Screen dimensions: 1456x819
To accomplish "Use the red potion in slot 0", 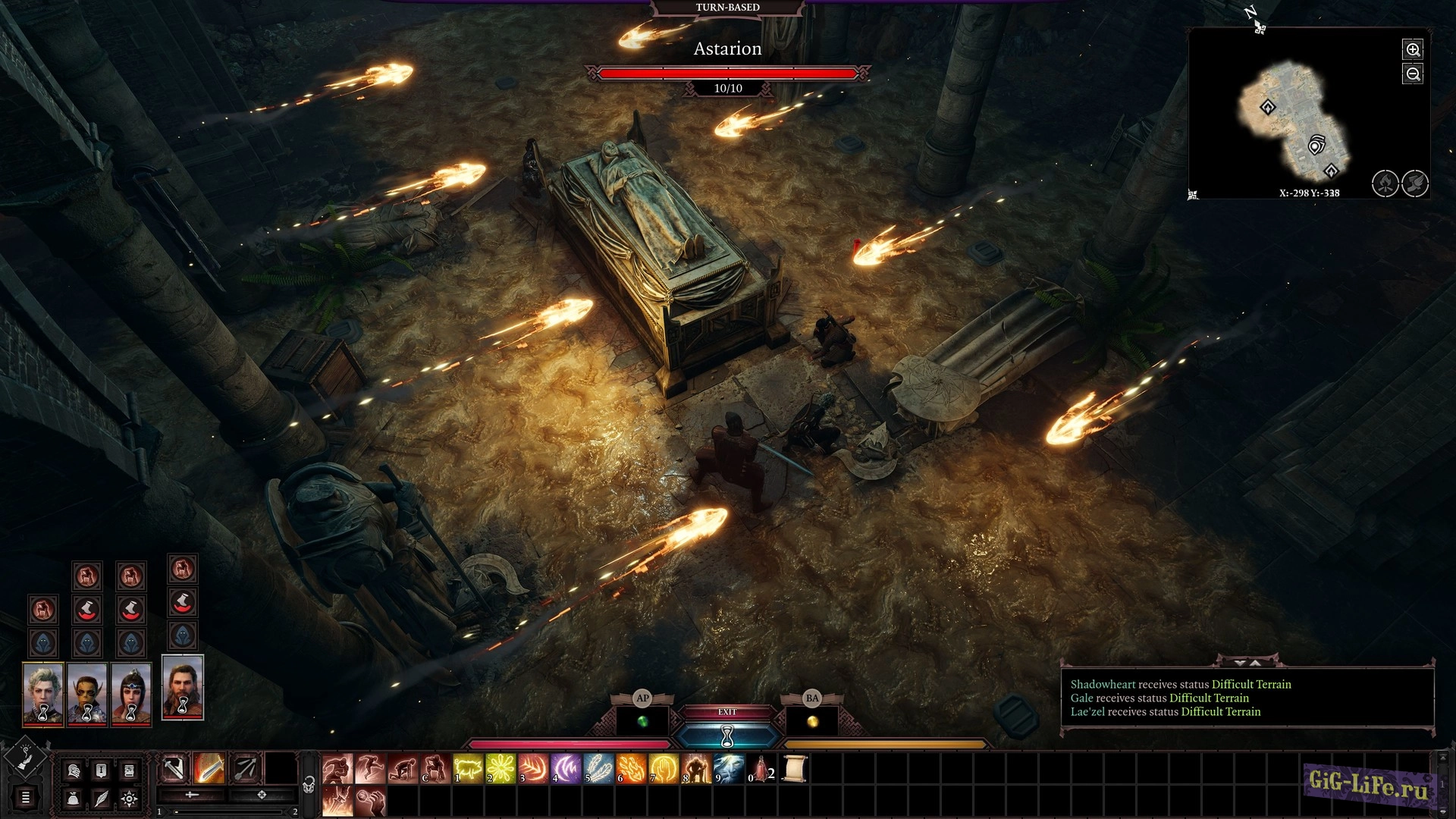I will 761,769.
